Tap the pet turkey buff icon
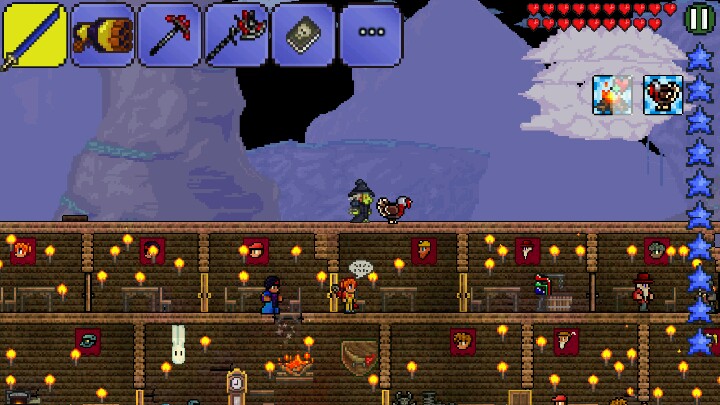Screen dimensions: 720x405 [x=661, y=95]
